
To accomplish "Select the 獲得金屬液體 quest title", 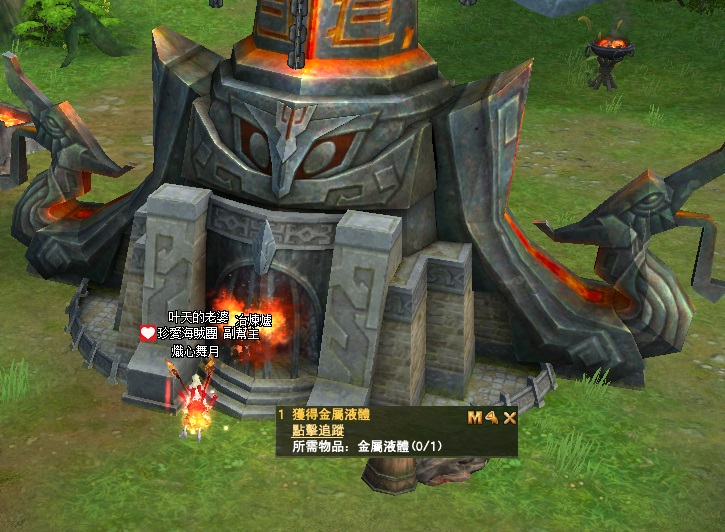I will (329, 415).
